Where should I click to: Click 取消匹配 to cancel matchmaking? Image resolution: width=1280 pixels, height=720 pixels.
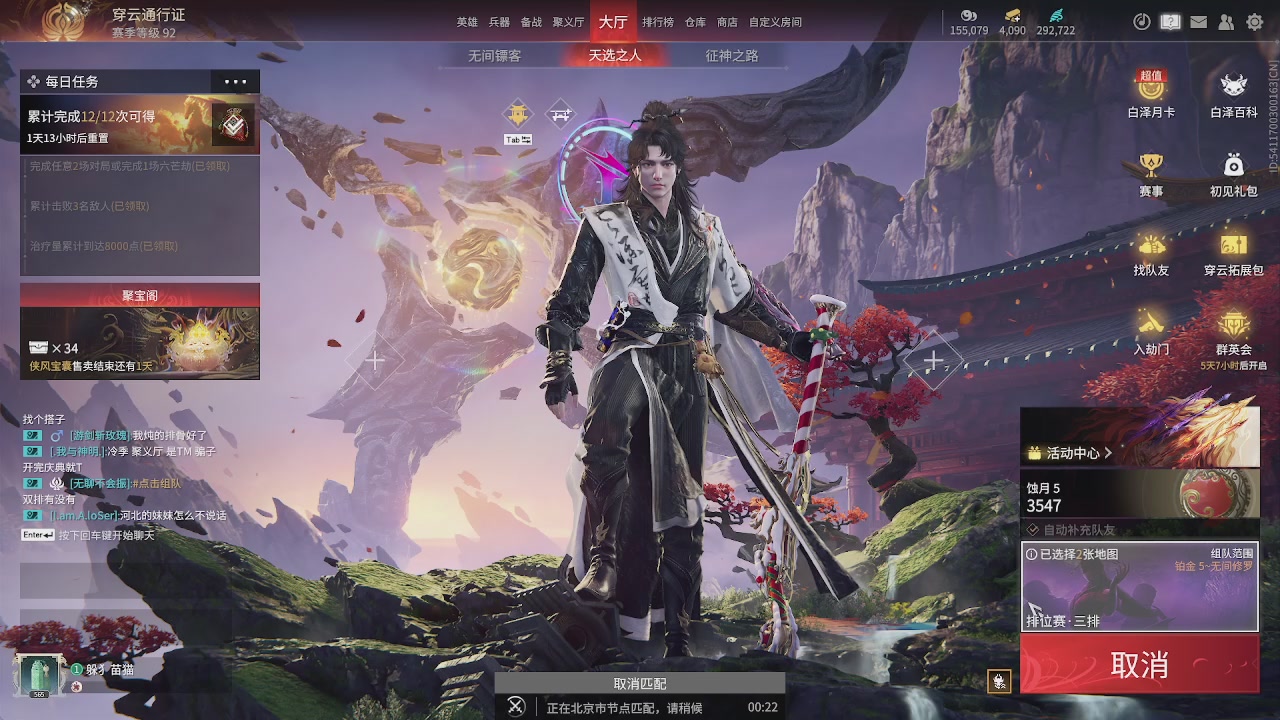(x=640, y=684)
